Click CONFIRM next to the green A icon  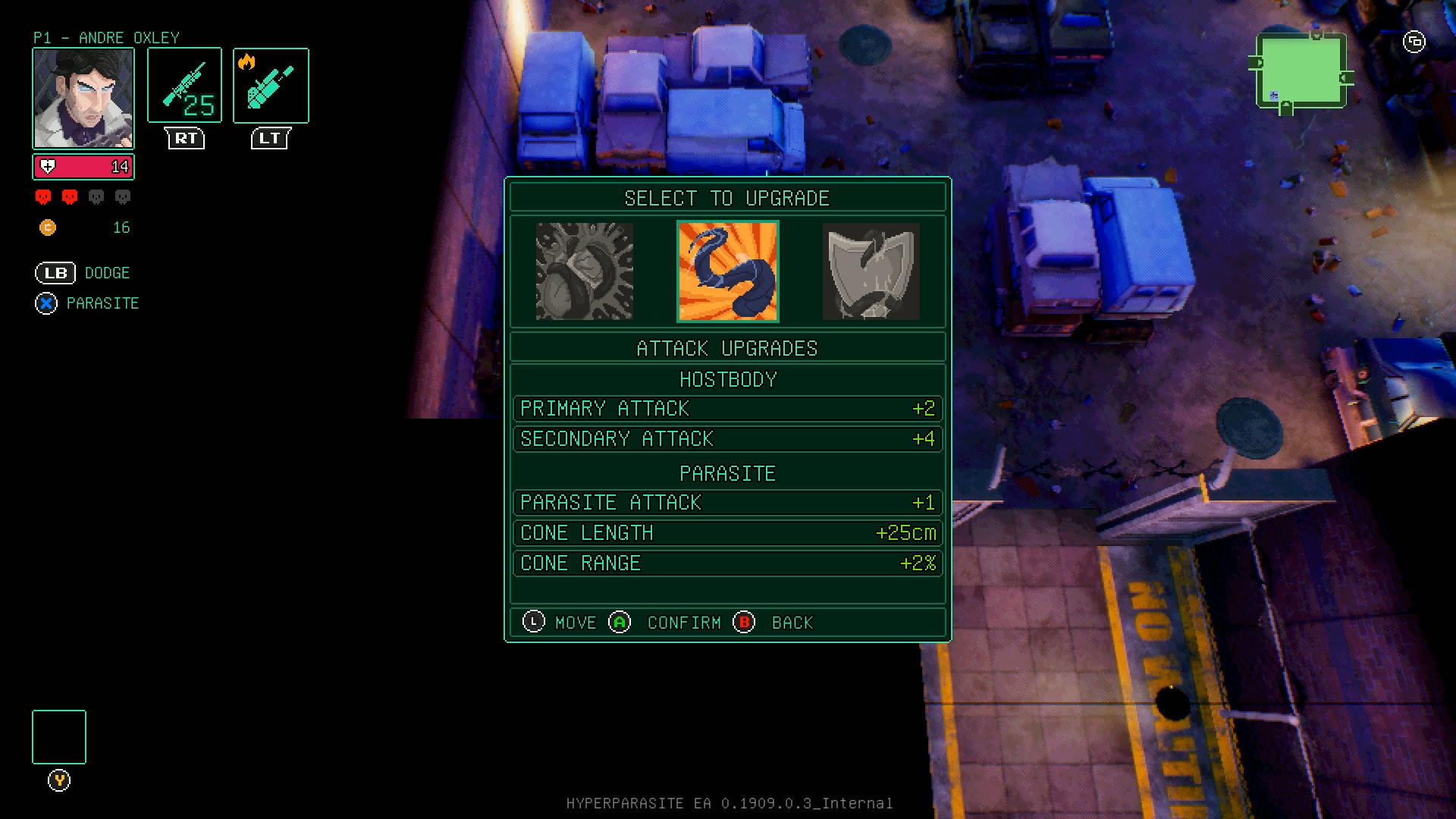coord(682,623)
